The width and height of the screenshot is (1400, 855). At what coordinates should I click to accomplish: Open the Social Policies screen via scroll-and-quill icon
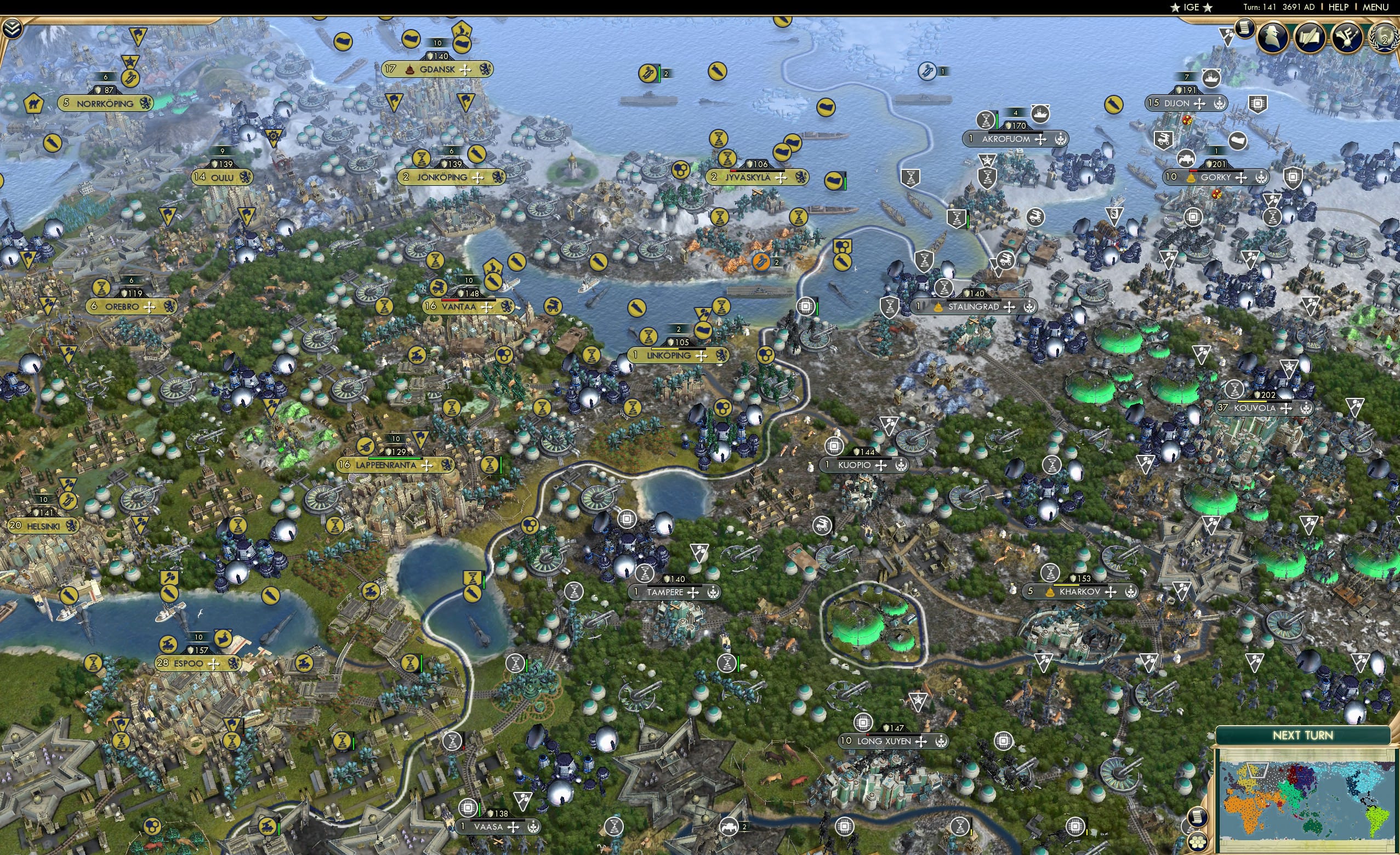pyautogui.click(x=1310, y=37)
